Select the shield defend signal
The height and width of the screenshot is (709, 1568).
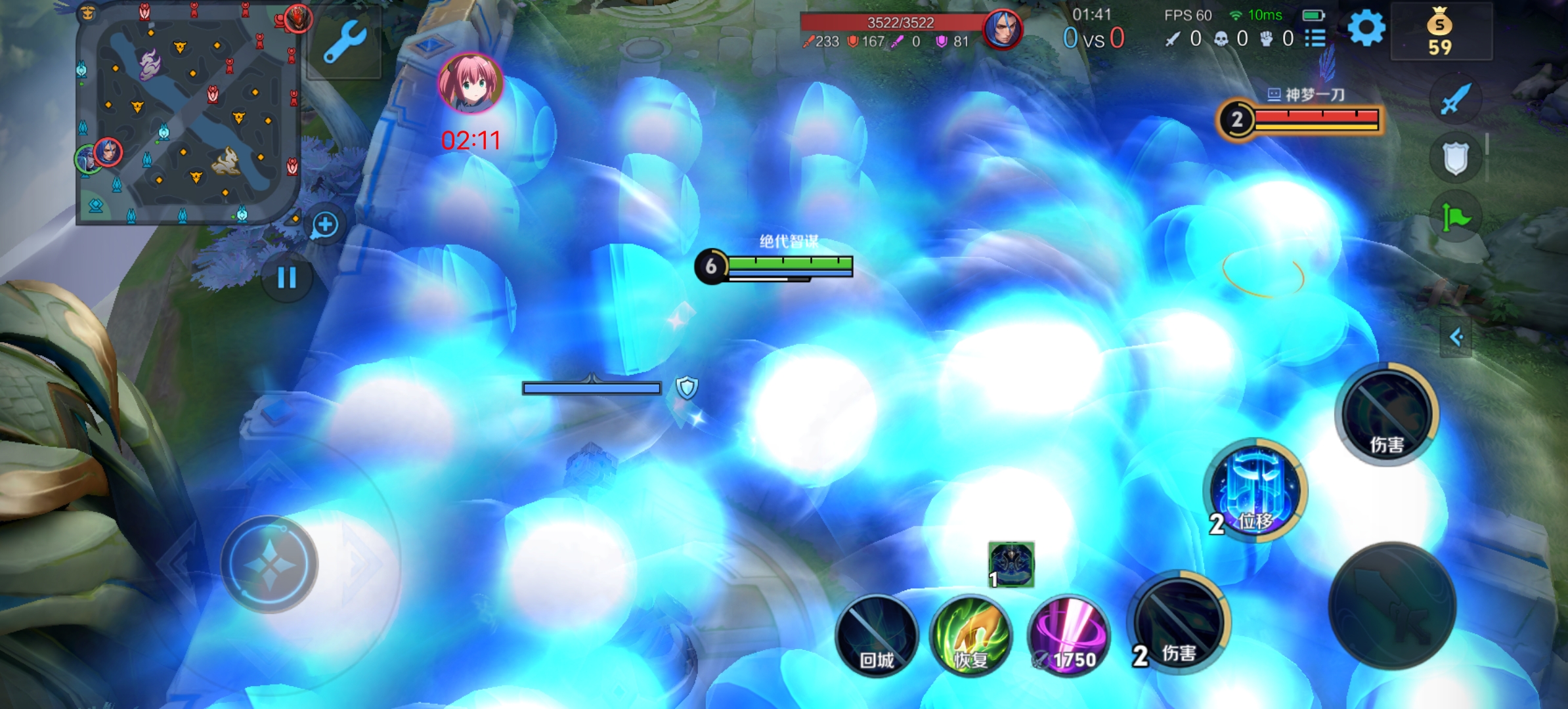(1455, 158)
